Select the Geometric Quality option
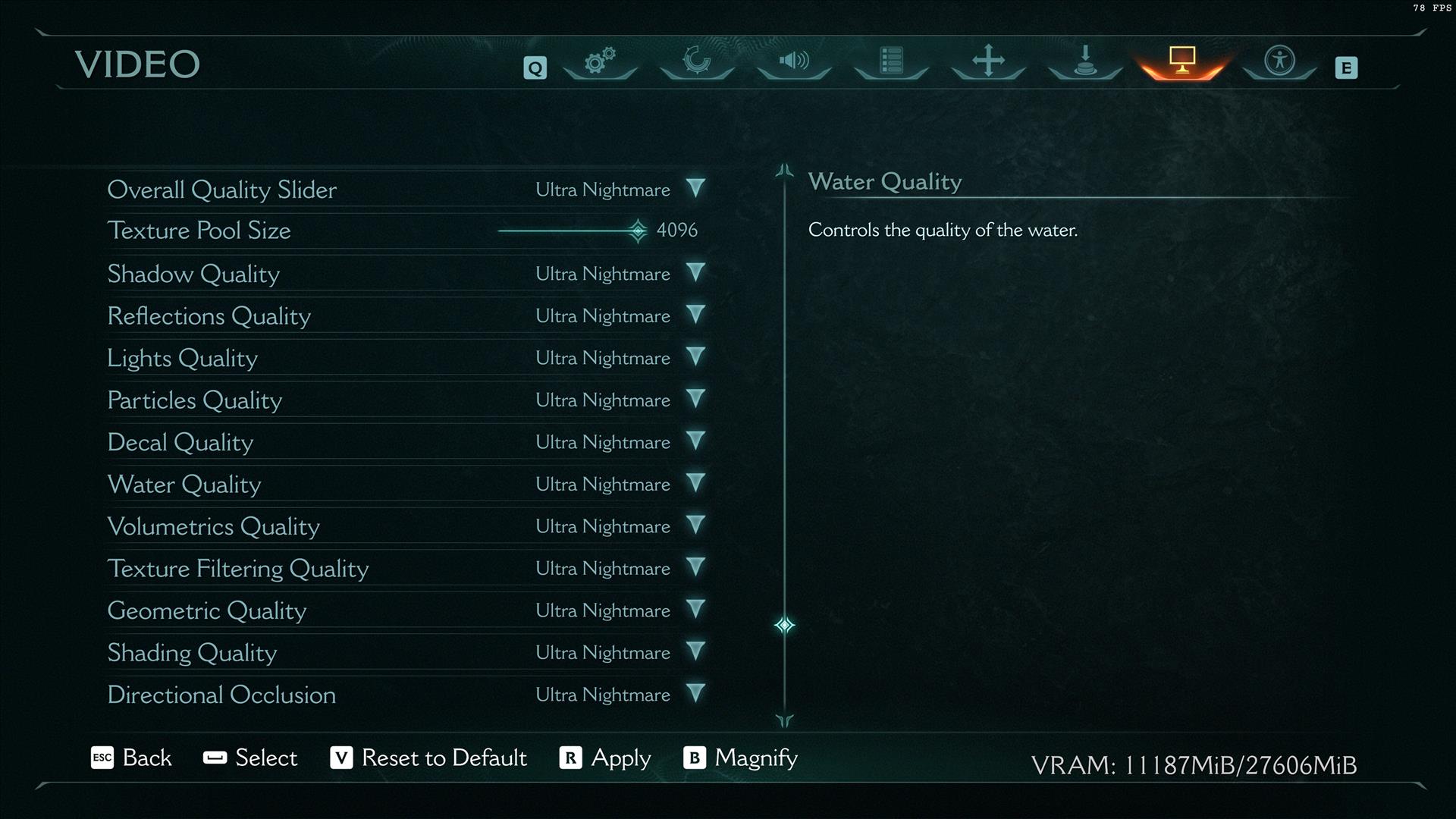Image resolution: width=1456 pixels, height=819 pixels. [x=206, y=610]
